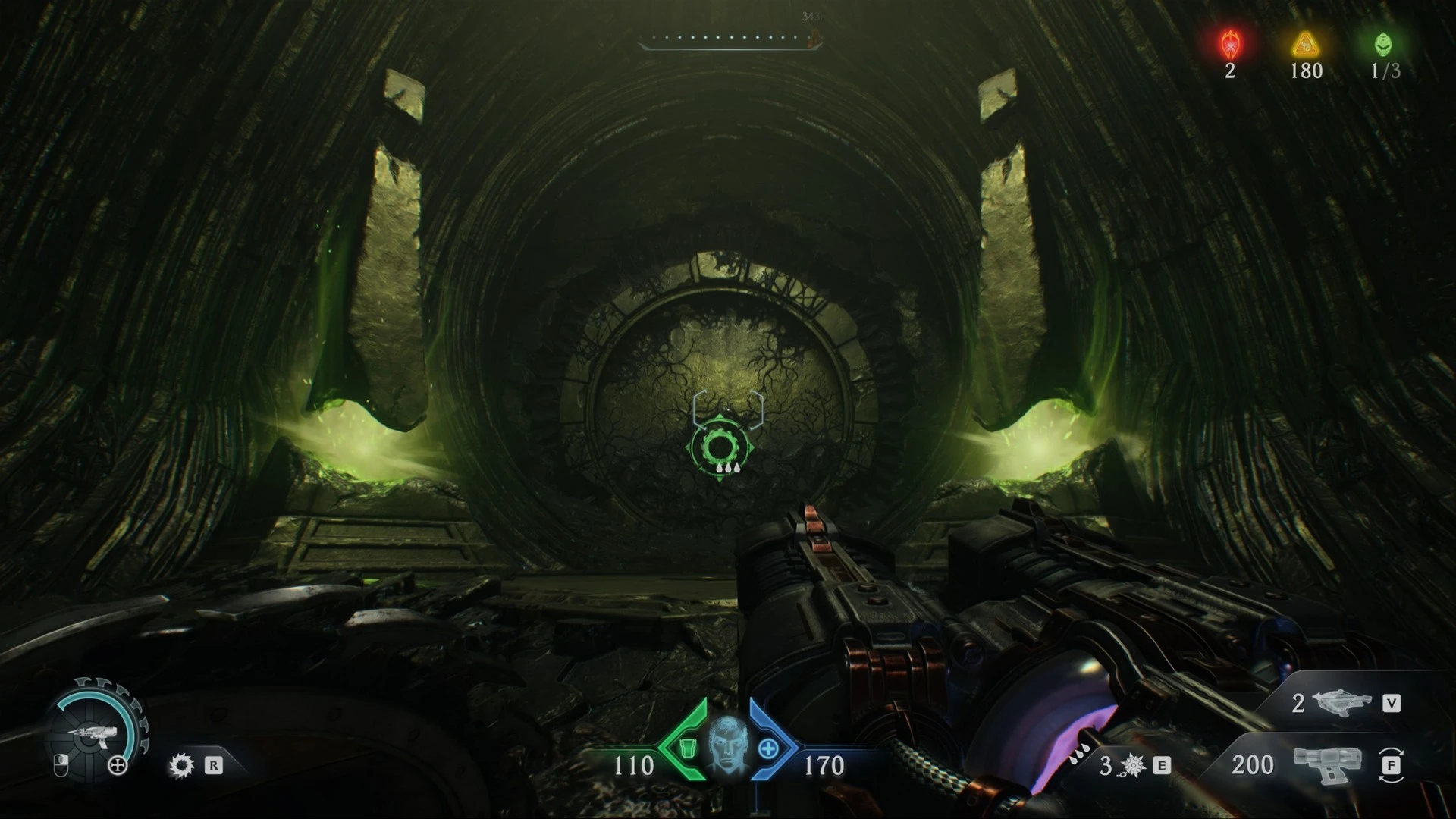Viewport: 1456px width, 819px height.
Task: Click the red demon emblem counter icon
Action: [1229, 45]
